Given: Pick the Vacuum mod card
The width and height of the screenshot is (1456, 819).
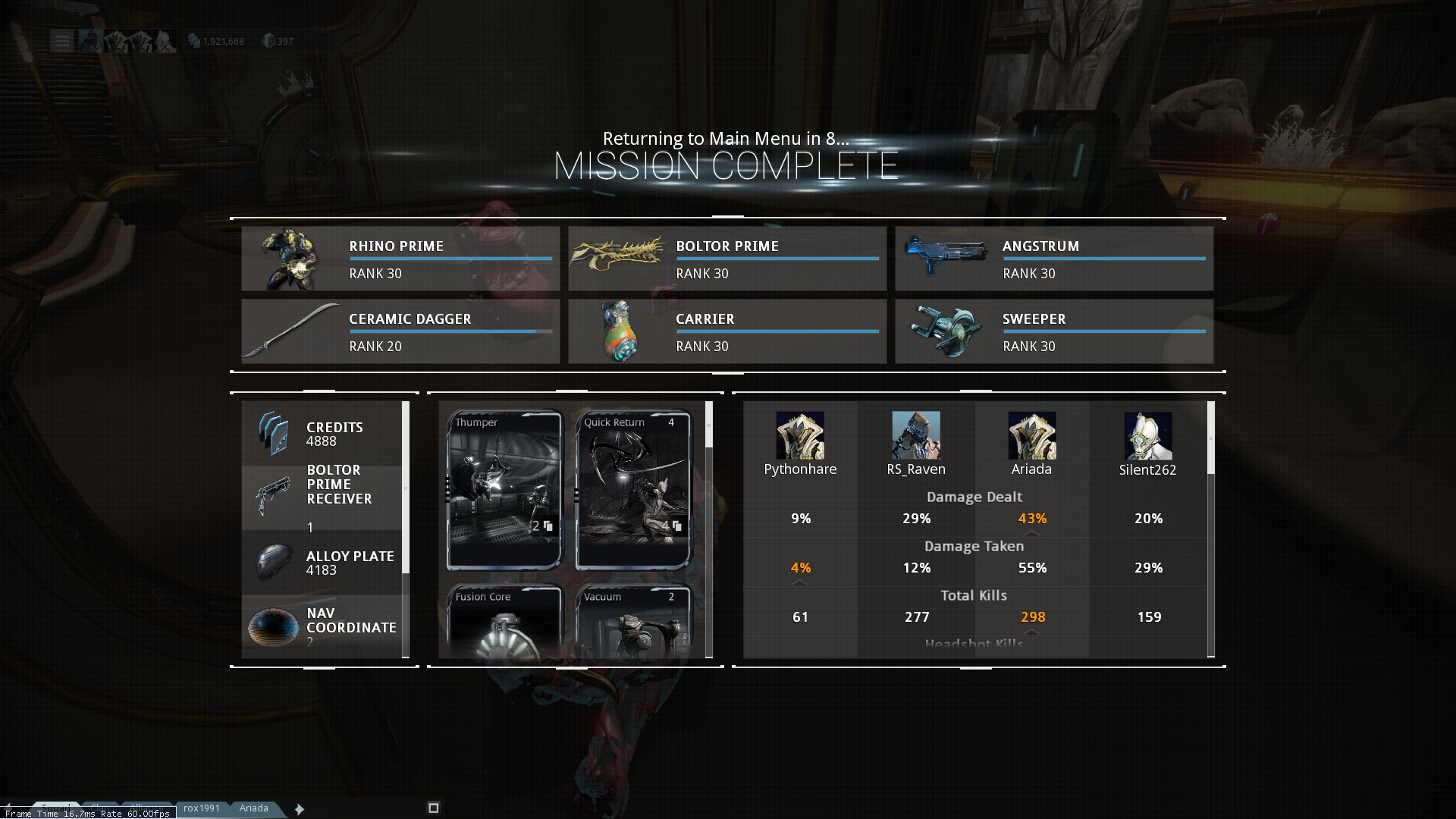Looking at the screenshot, I should point(633,620).
